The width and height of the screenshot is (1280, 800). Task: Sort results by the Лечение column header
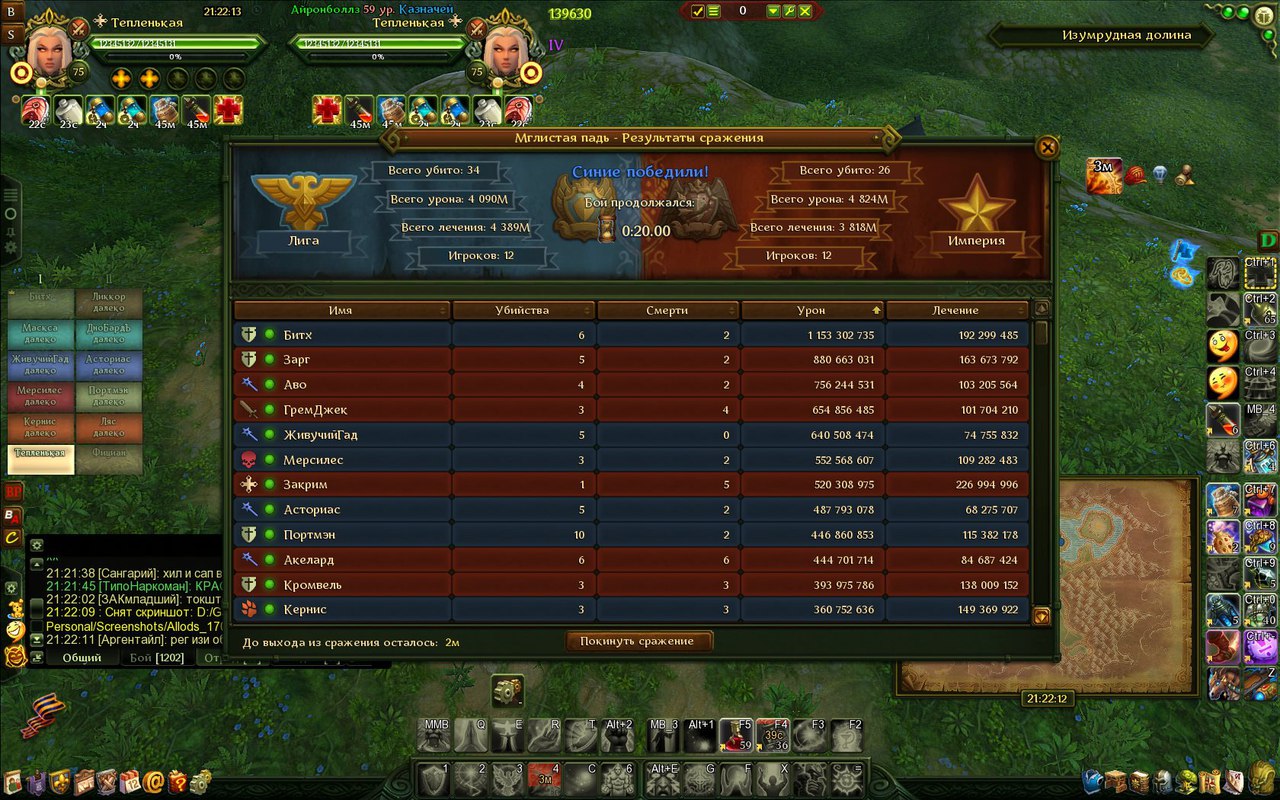[956, 310]
